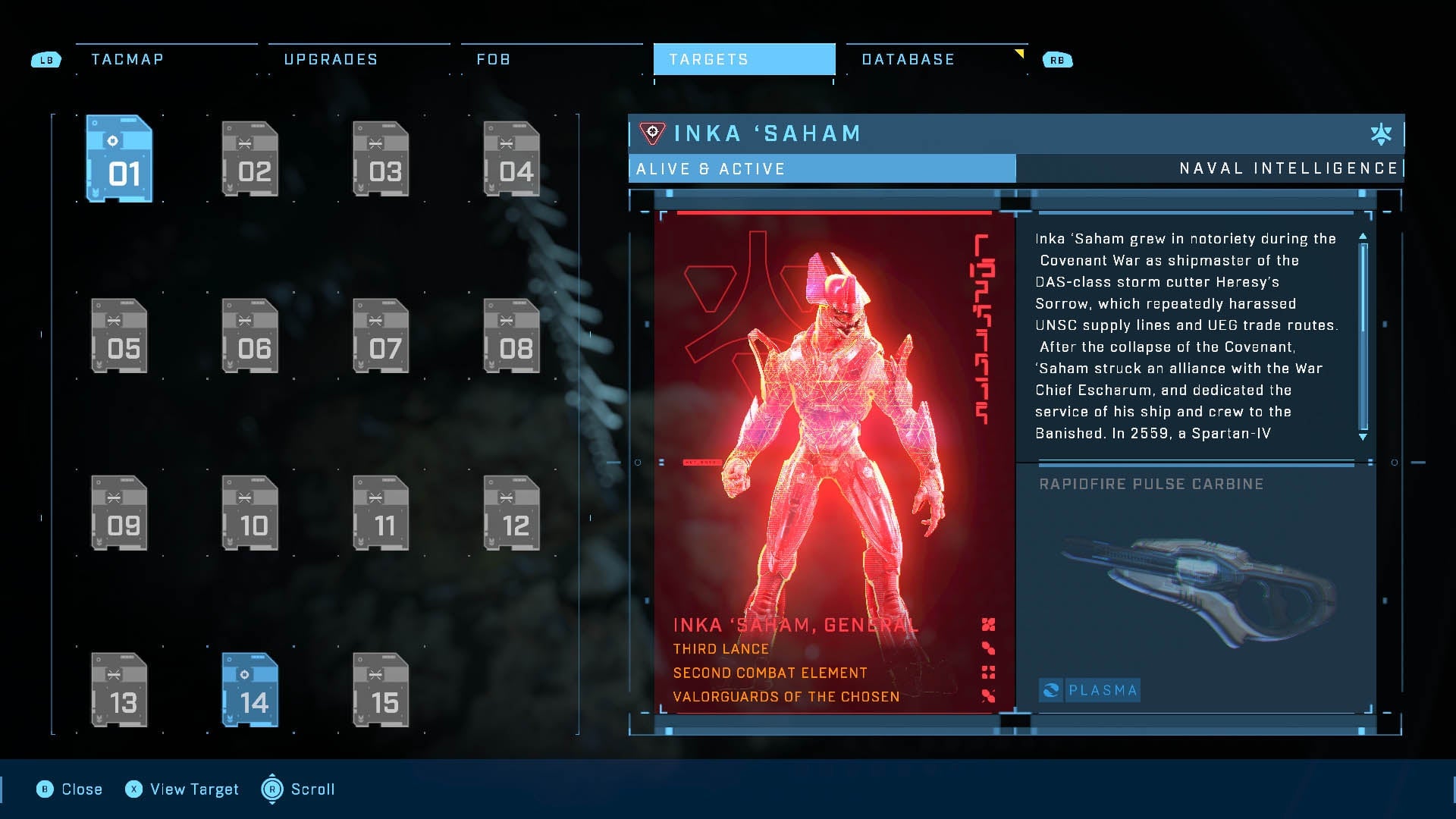Screen dimensions: 1456x819
Task: Select target card 15 in the grid
Action: (381, 690)
